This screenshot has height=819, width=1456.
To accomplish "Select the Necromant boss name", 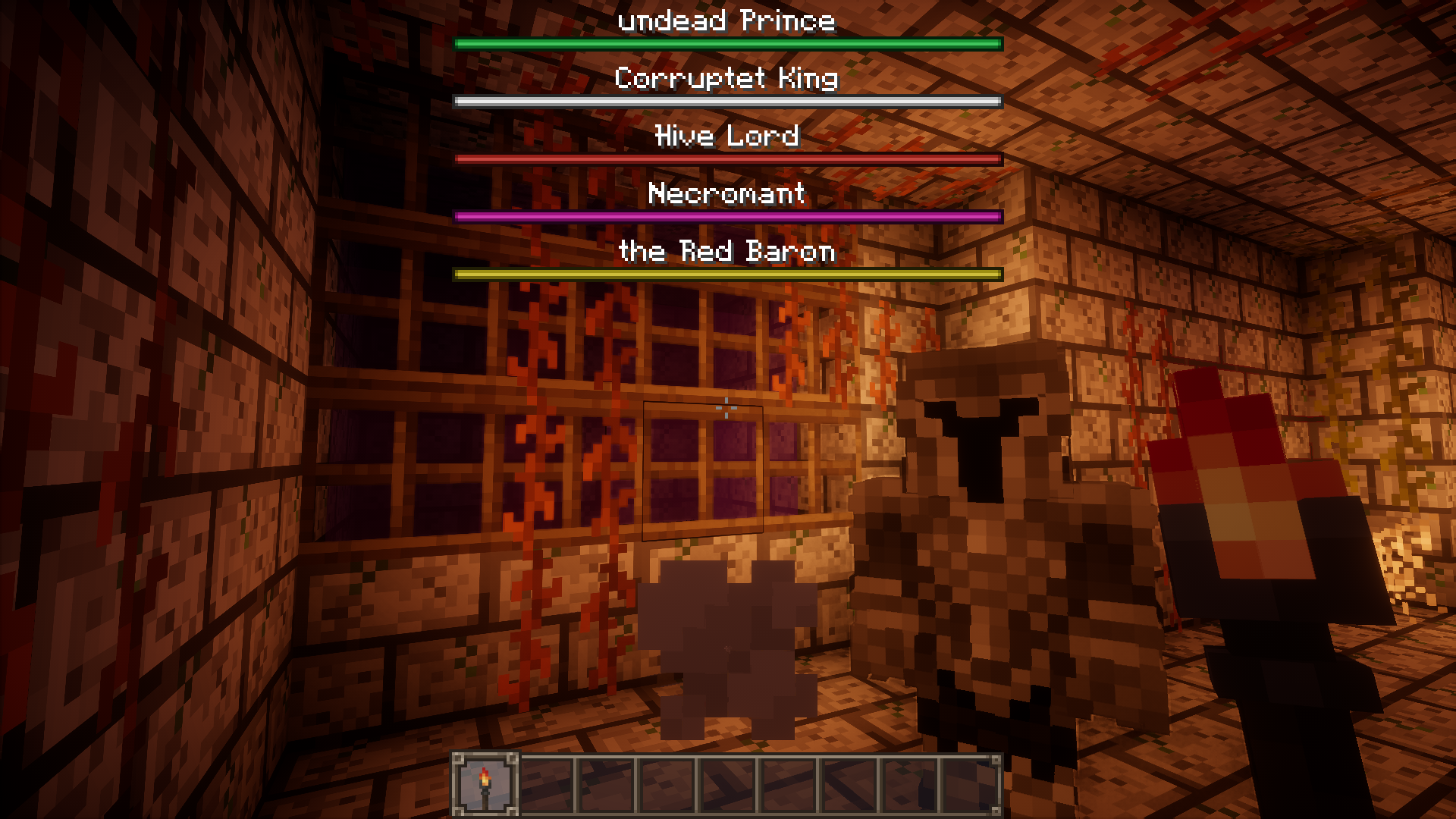I will 726,194.
